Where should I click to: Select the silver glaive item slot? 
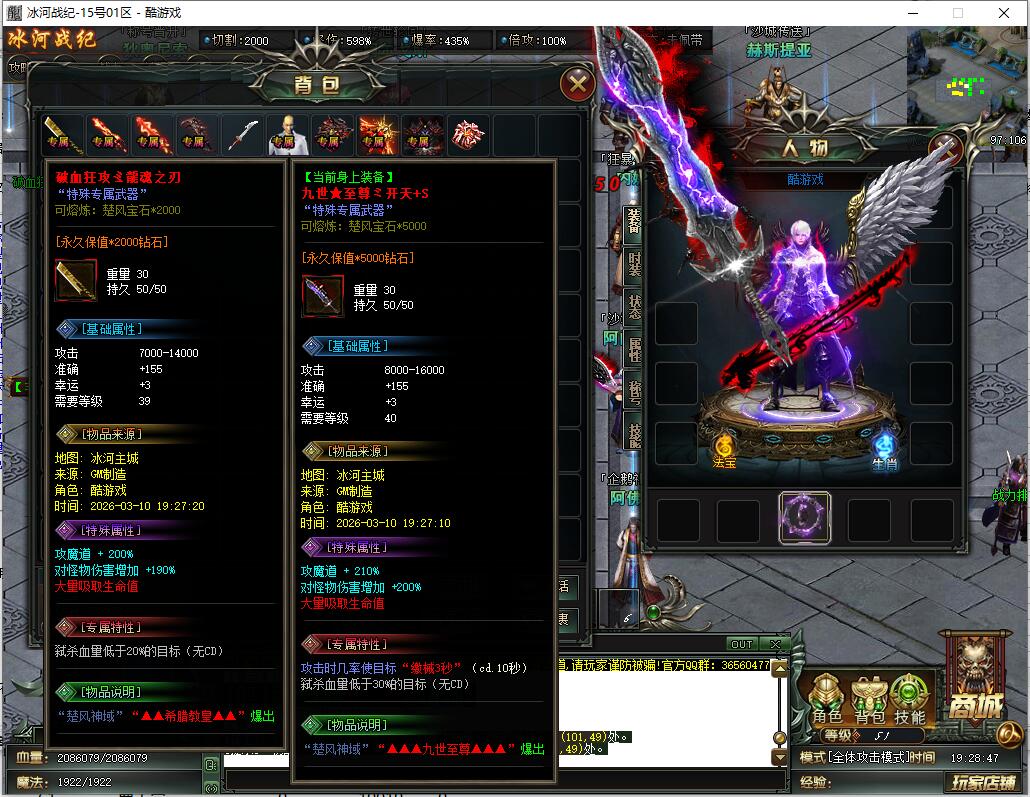[x=242, y=134]
